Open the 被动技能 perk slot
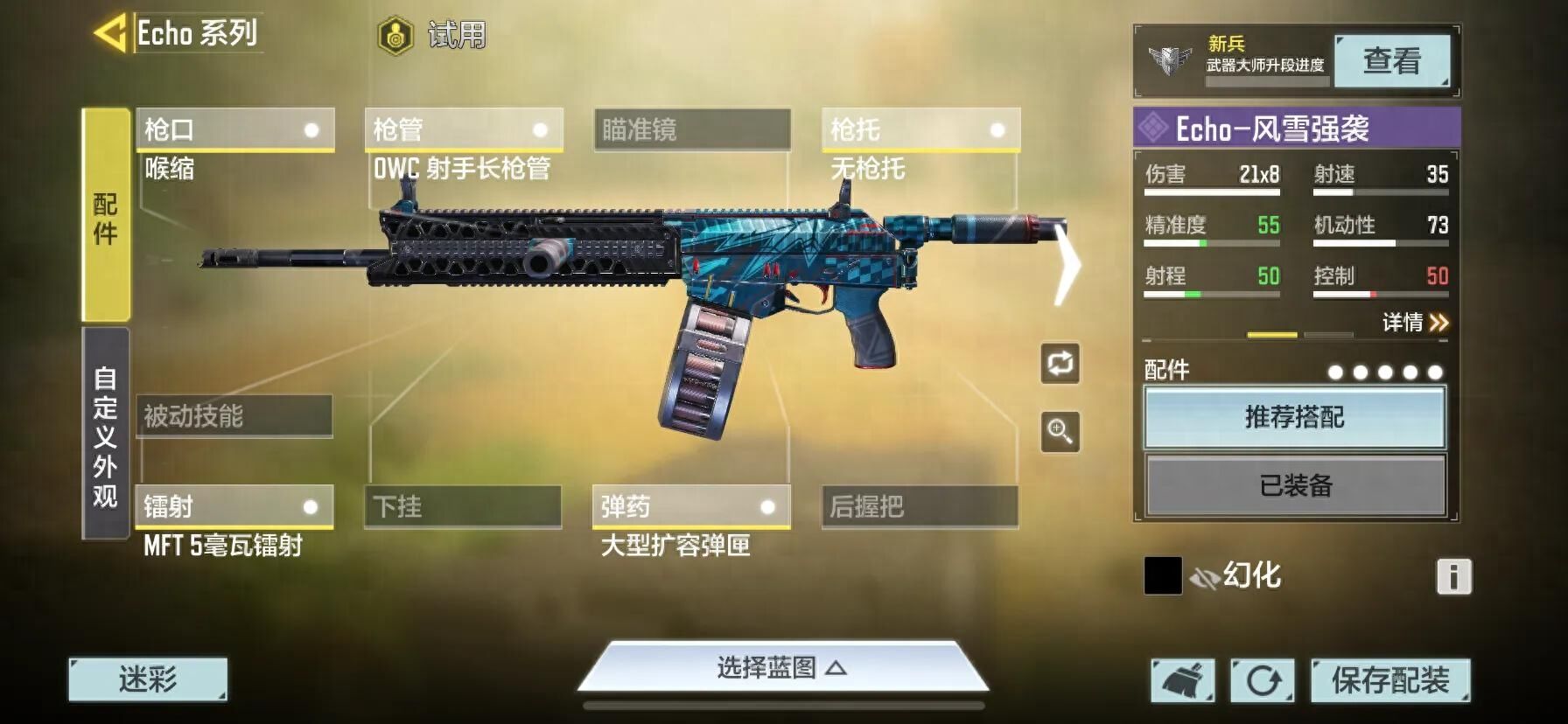This screenshot has width=1568, height=724. [x=234, y=415]
